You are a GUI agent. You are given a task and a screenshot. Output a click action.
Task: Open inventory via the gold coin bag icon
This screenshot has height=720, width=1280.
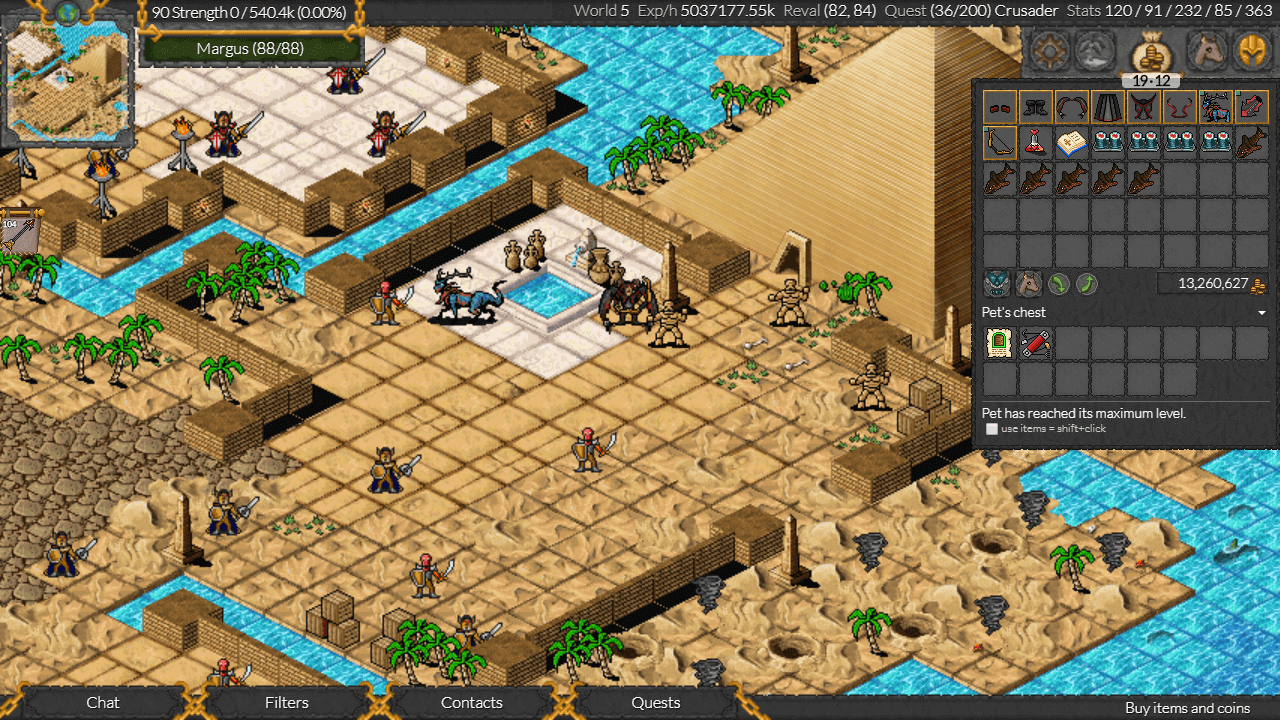coord(1148,51)
